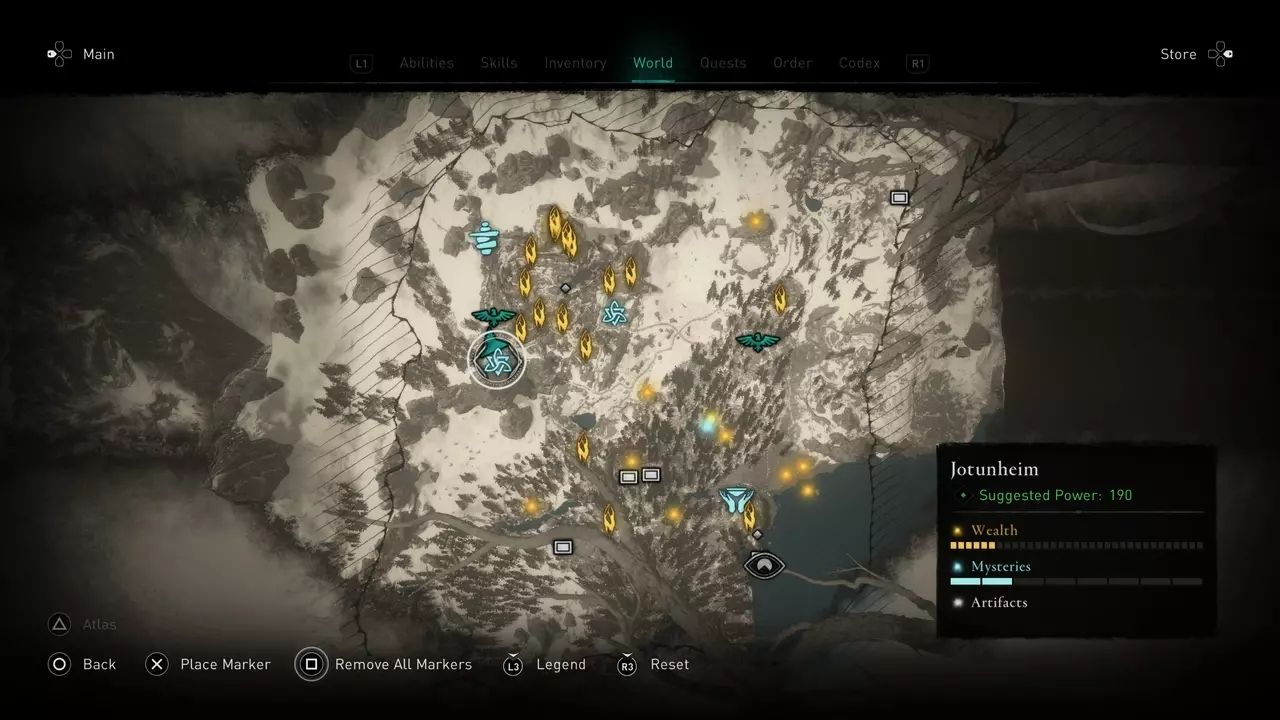
Task: Click the Mysteries progress row
Action: (x=1075, y=573)
